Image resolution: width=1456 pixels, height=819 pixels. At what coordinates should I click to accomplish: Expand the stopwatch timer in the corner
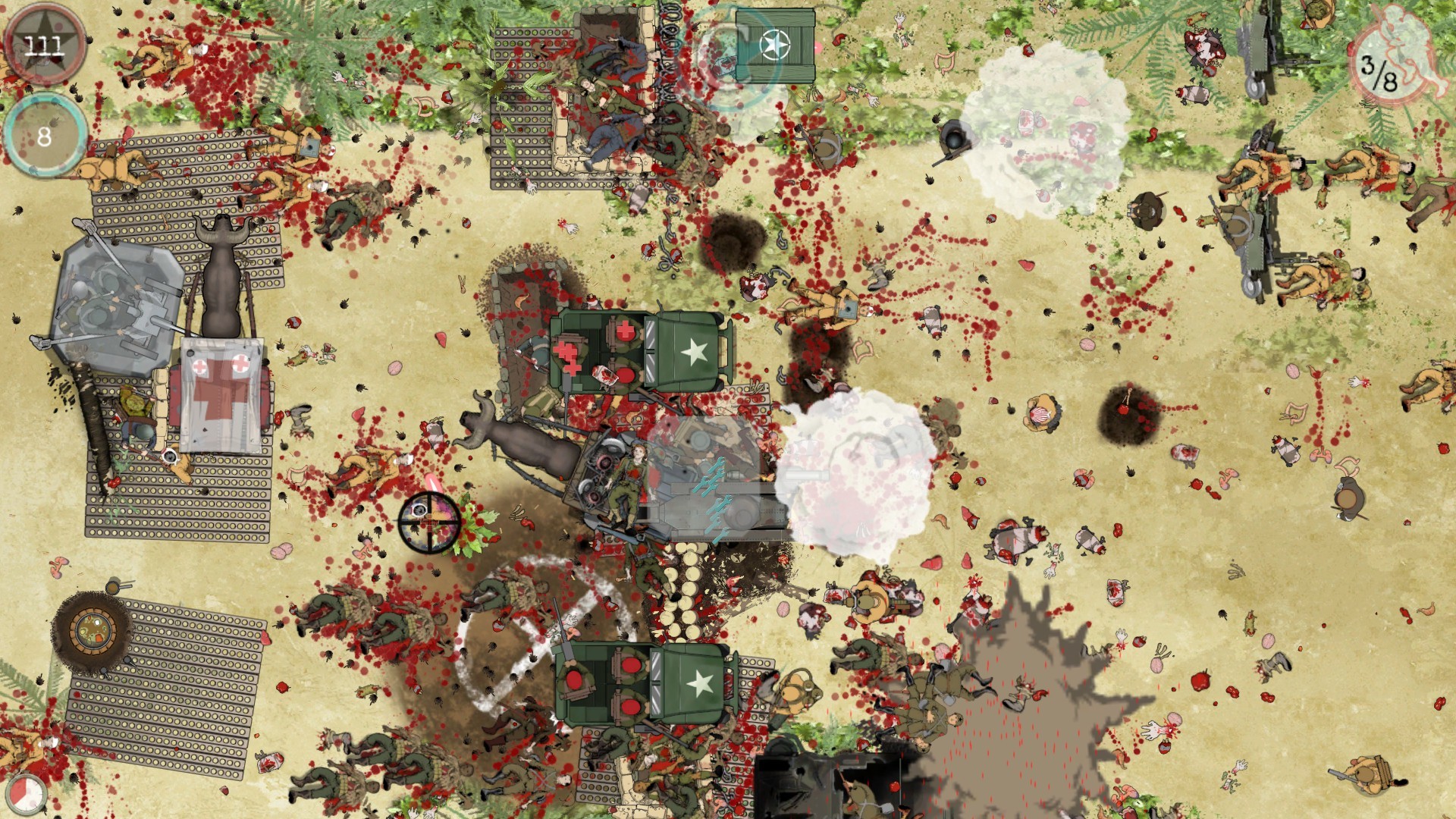[26, 794]
